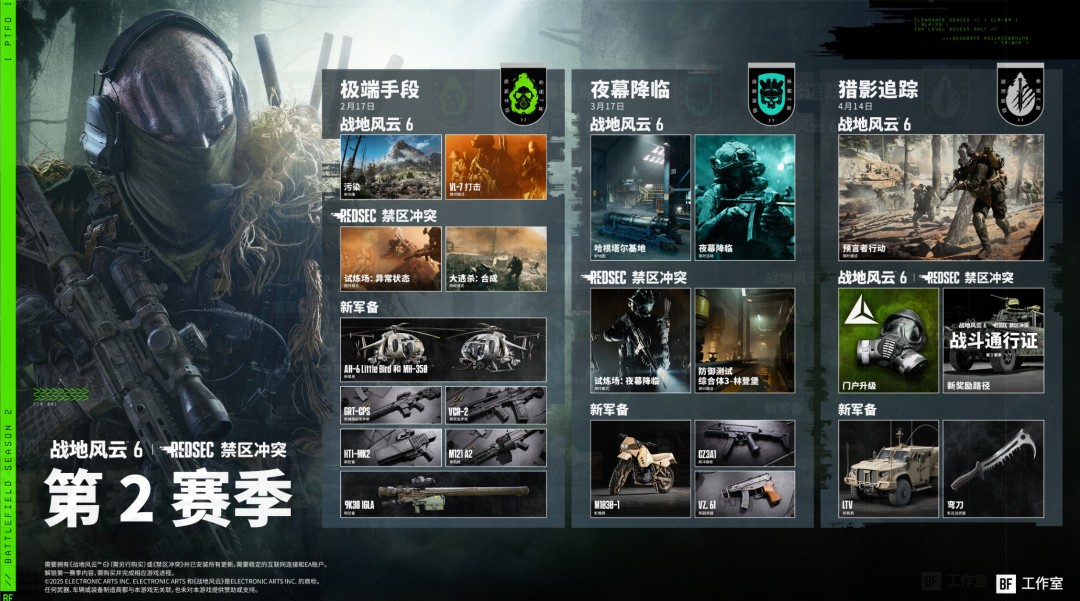Screen dimensions: 1080x601
Task: Show the CZ3A1 weapon card
Action: pyautogui.click(x=745, y=442)
